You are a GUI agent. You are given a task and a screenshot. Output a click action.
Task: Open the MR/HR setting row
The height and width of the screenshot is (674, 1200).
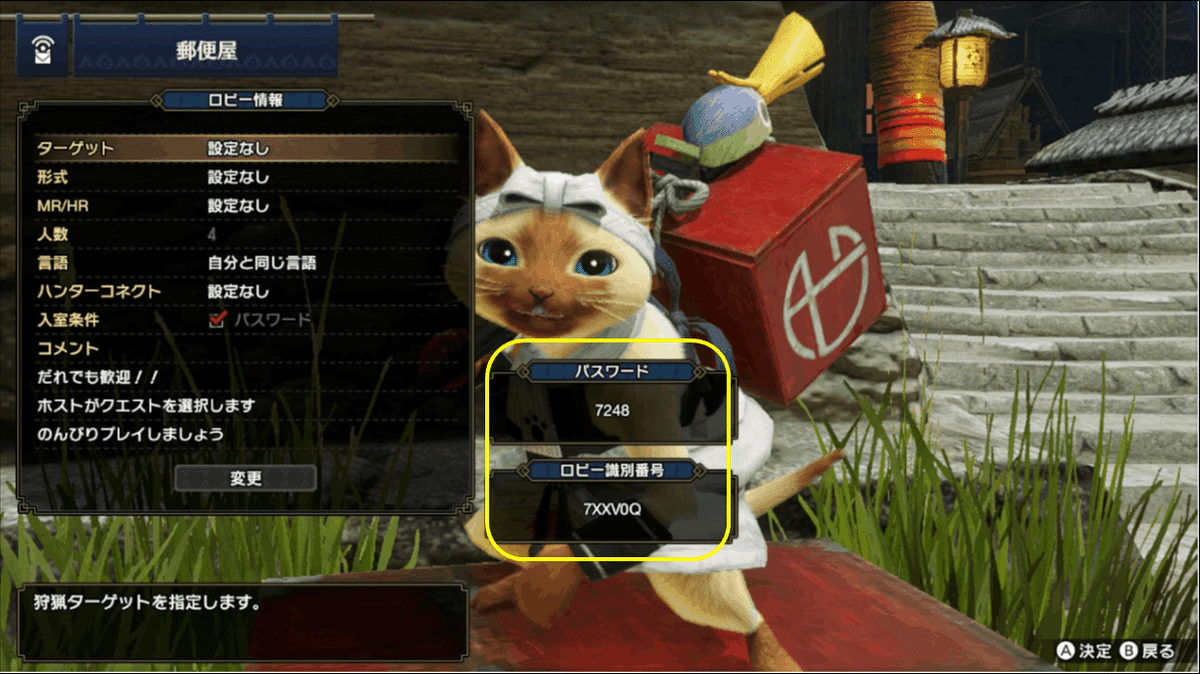point(245,206)
